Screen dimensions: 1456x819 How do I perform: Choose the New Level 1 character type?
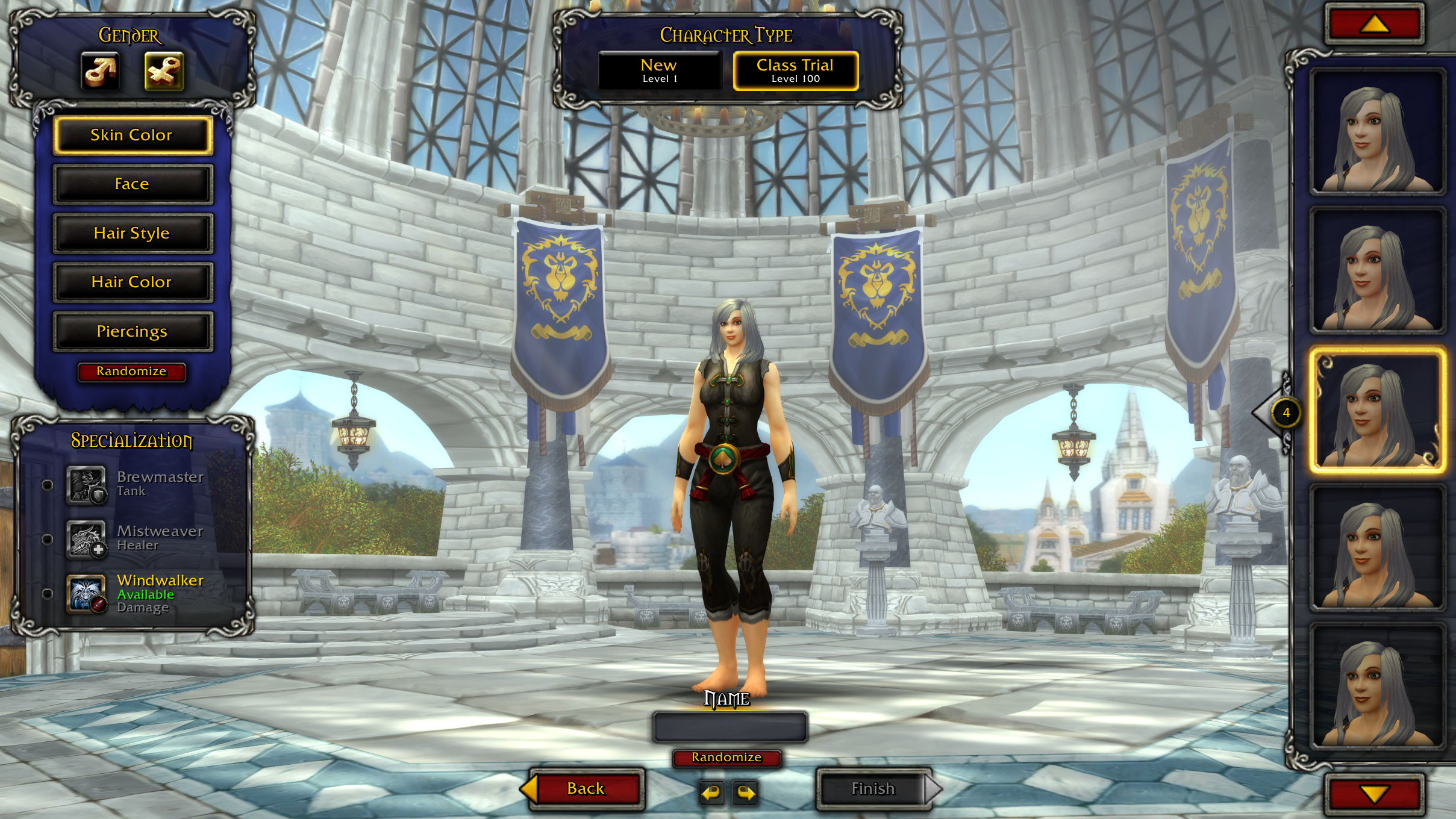(659, 70)
